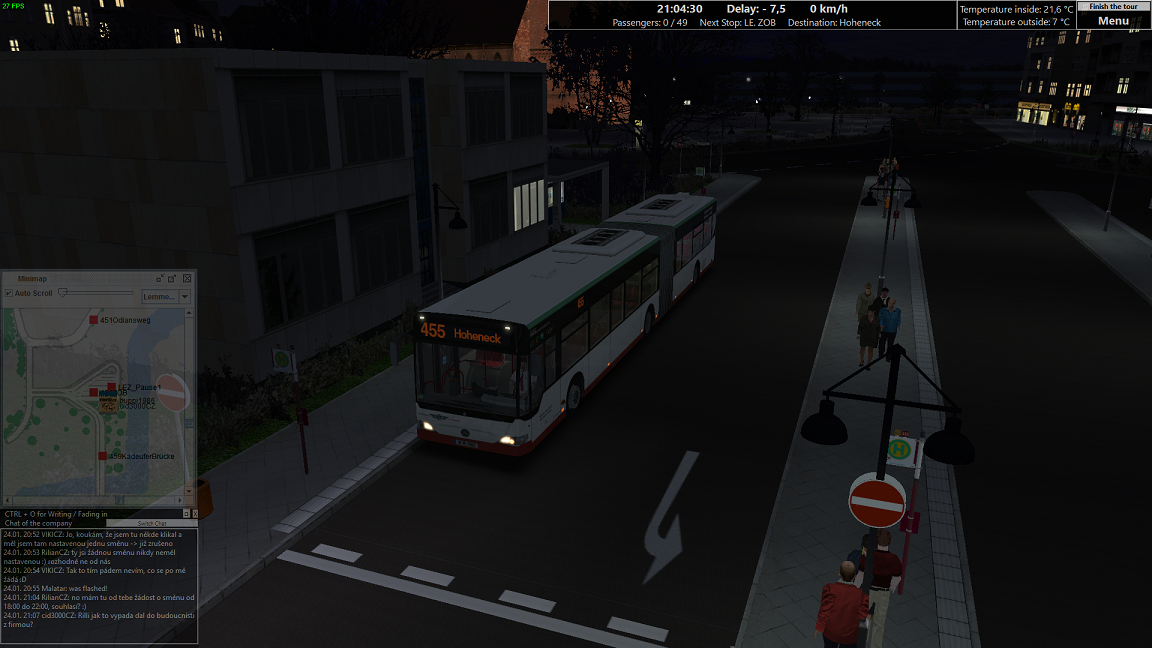Viewport: 1152px width, 648px height.
Task: Click the minimap vertical scrollbar down arrow
Action: [x=191, y=489]
